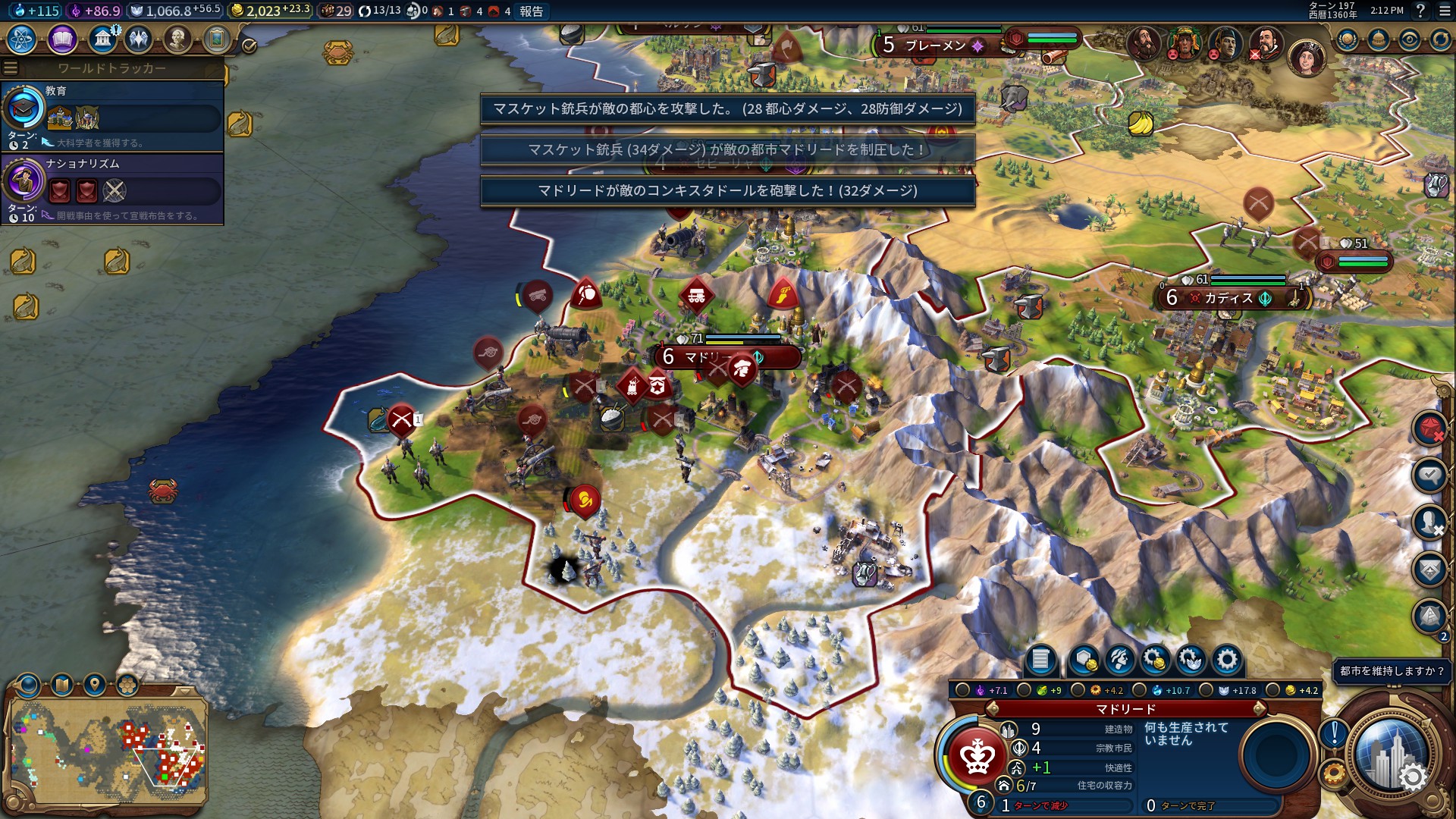Viewport: 1456px width, 819px height.
Task: Open the technology tree atom button
Action: pyautogui.click(x=22, y=39)
